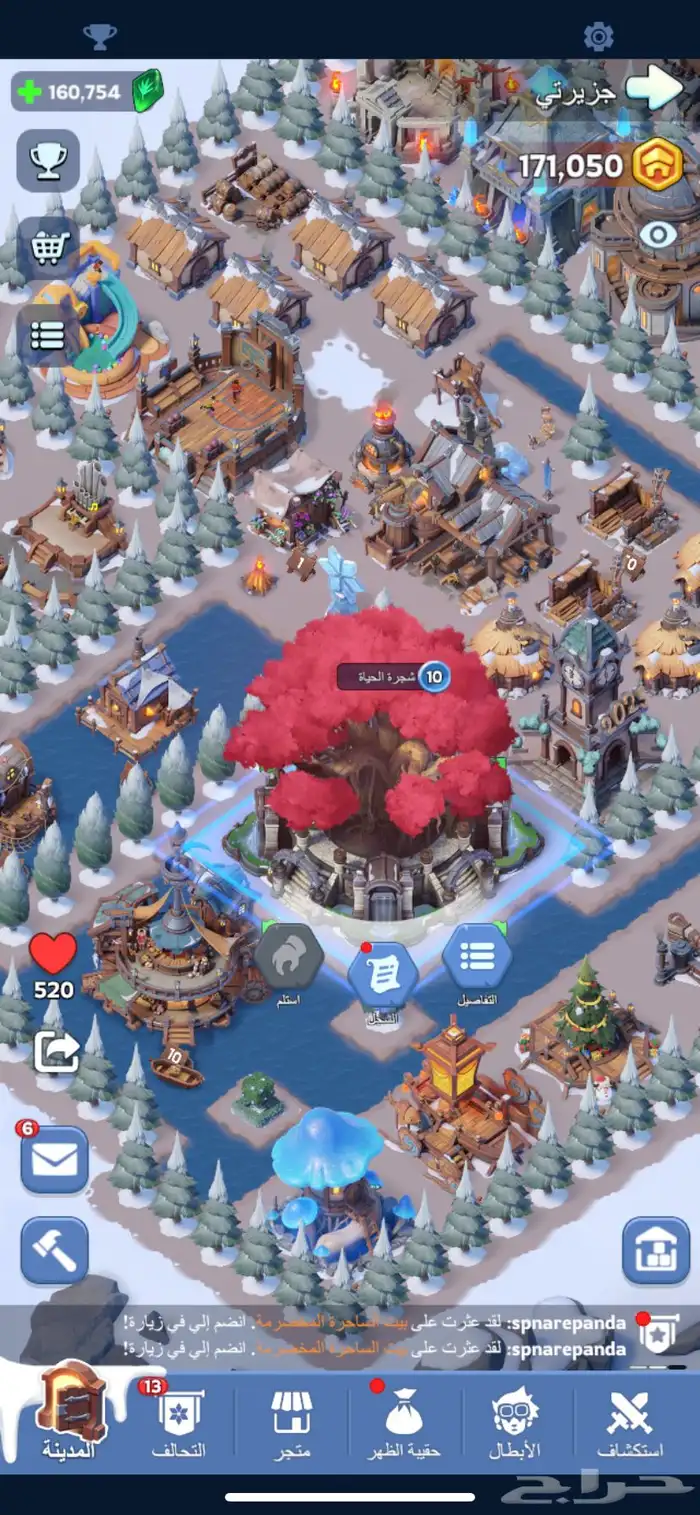Viewport: 700px width, 1515px height.
Task: Share the island using share icon
Action: pos(55,1050)
